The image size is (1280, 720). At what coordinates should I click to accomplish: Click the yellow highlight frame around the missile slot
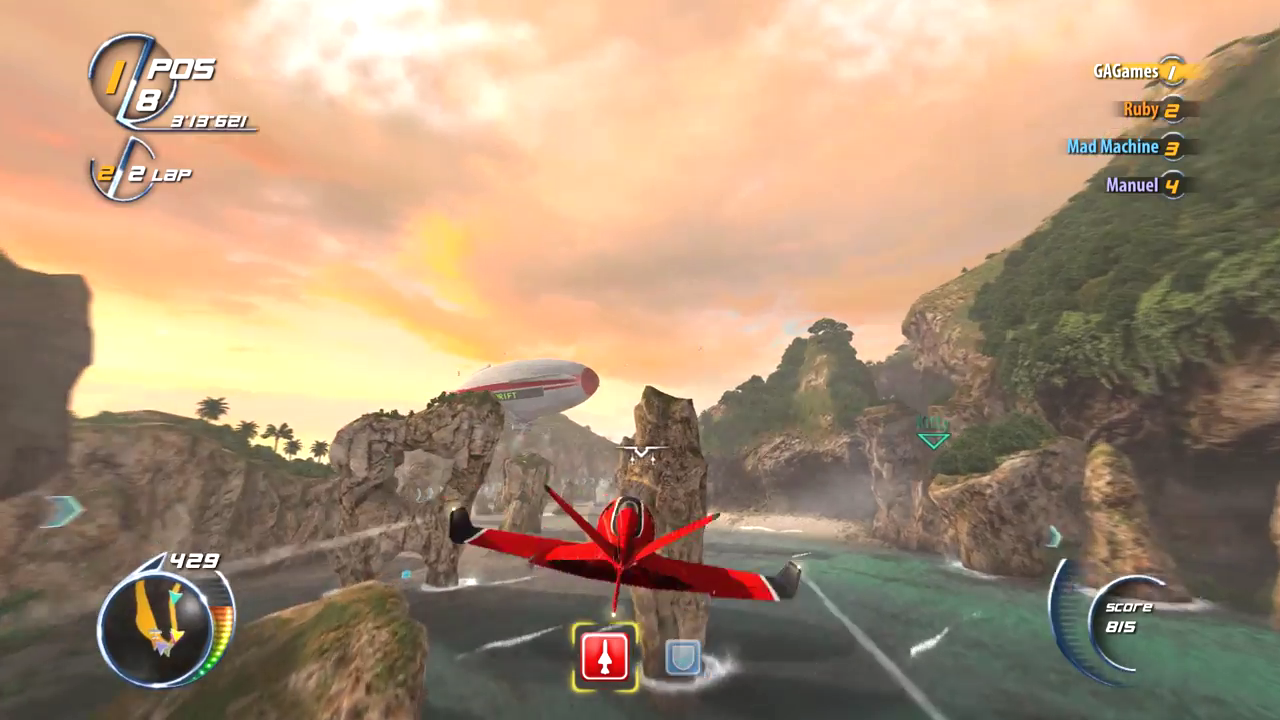point(605,657)
